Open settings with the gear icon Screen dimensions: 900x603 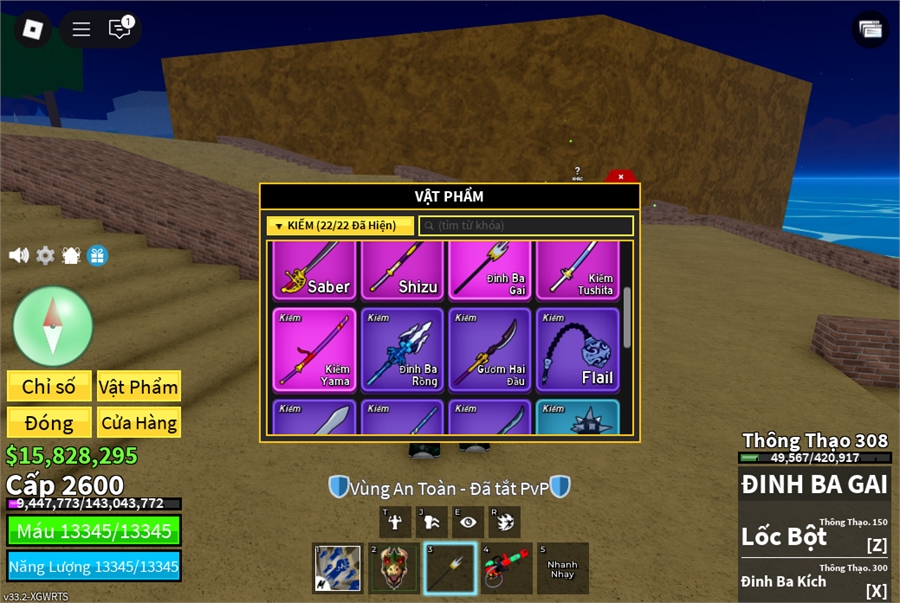tap(45, 255)
